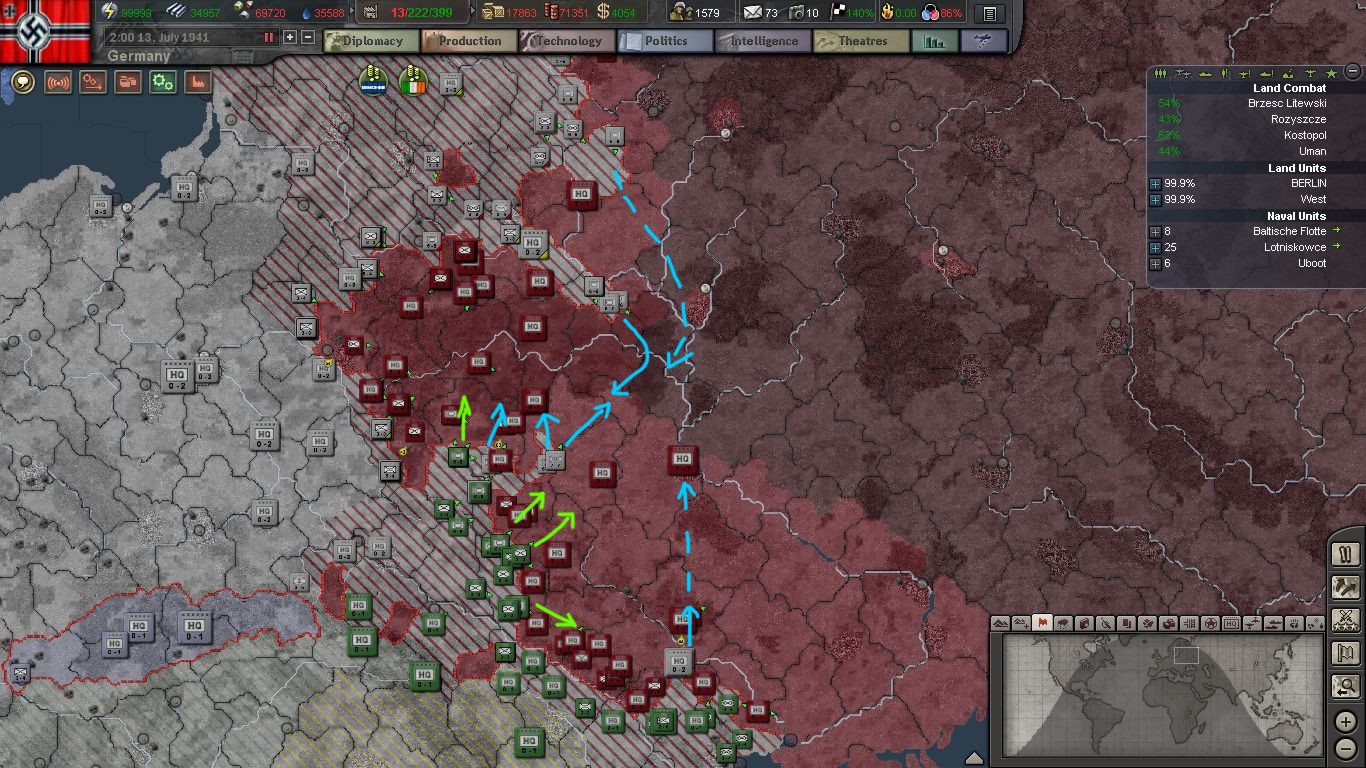
Task: Open the Production screen
Action: (x=469, y=41)
